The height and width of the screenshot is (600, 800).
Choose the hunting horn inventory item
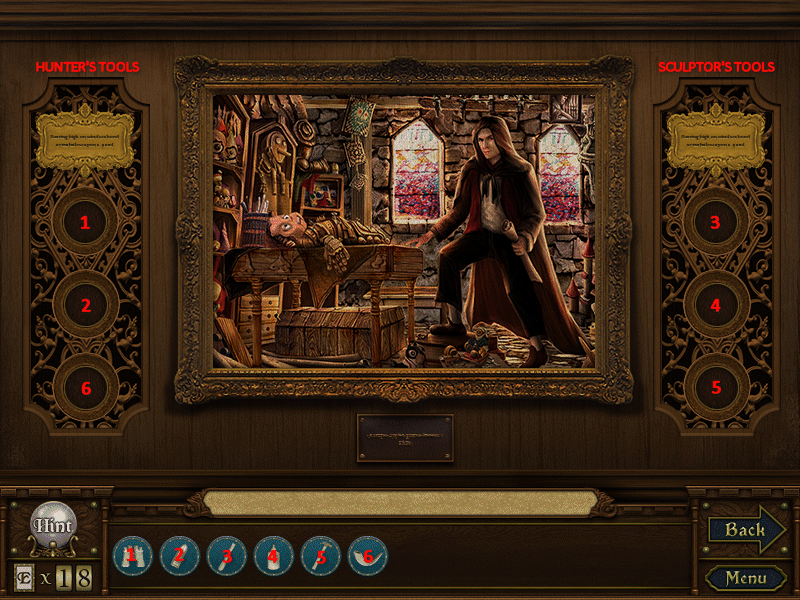367,555
